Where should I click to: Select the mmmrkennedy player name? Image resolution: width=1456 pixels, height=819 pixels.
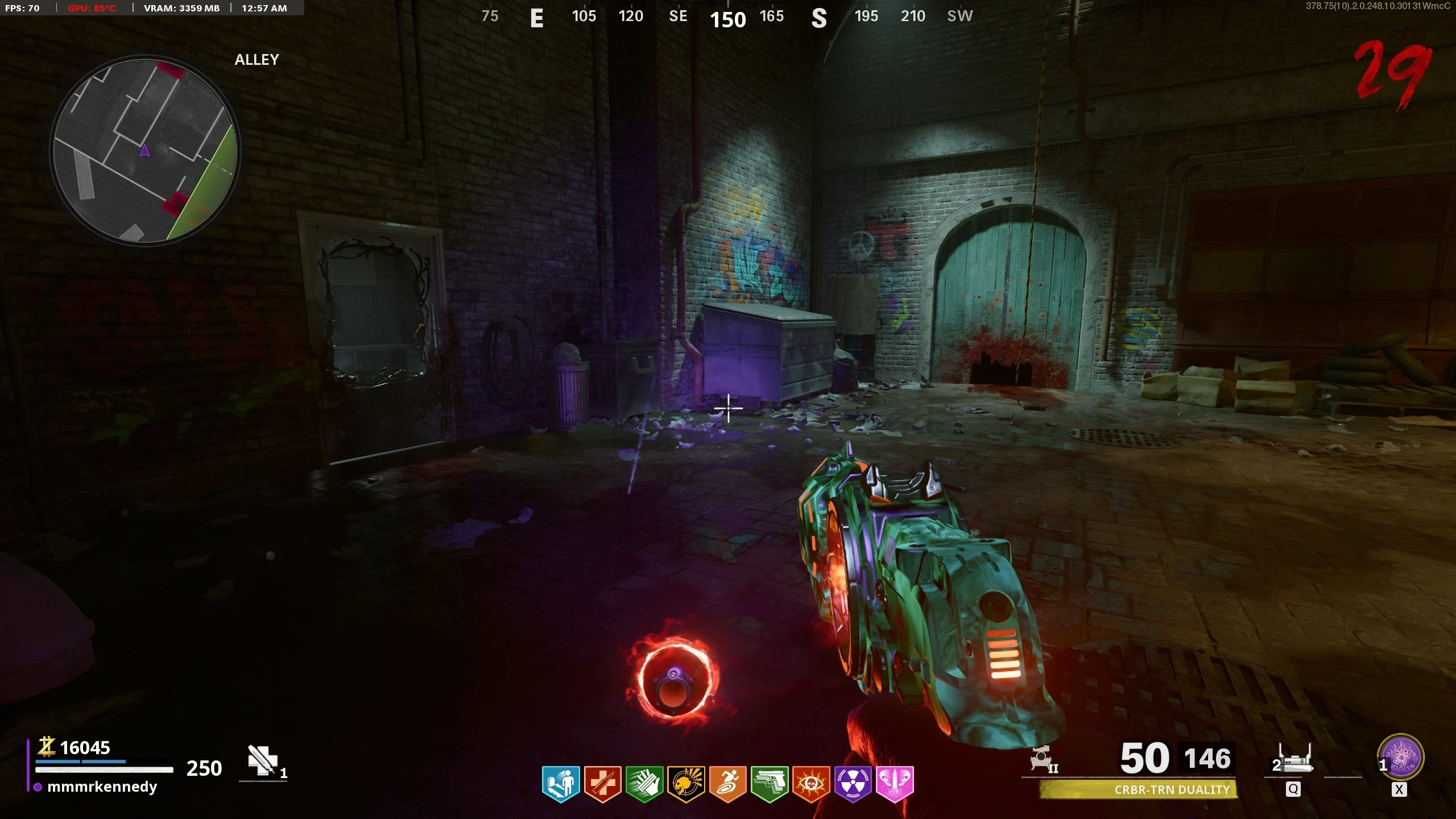coord(102,787)
